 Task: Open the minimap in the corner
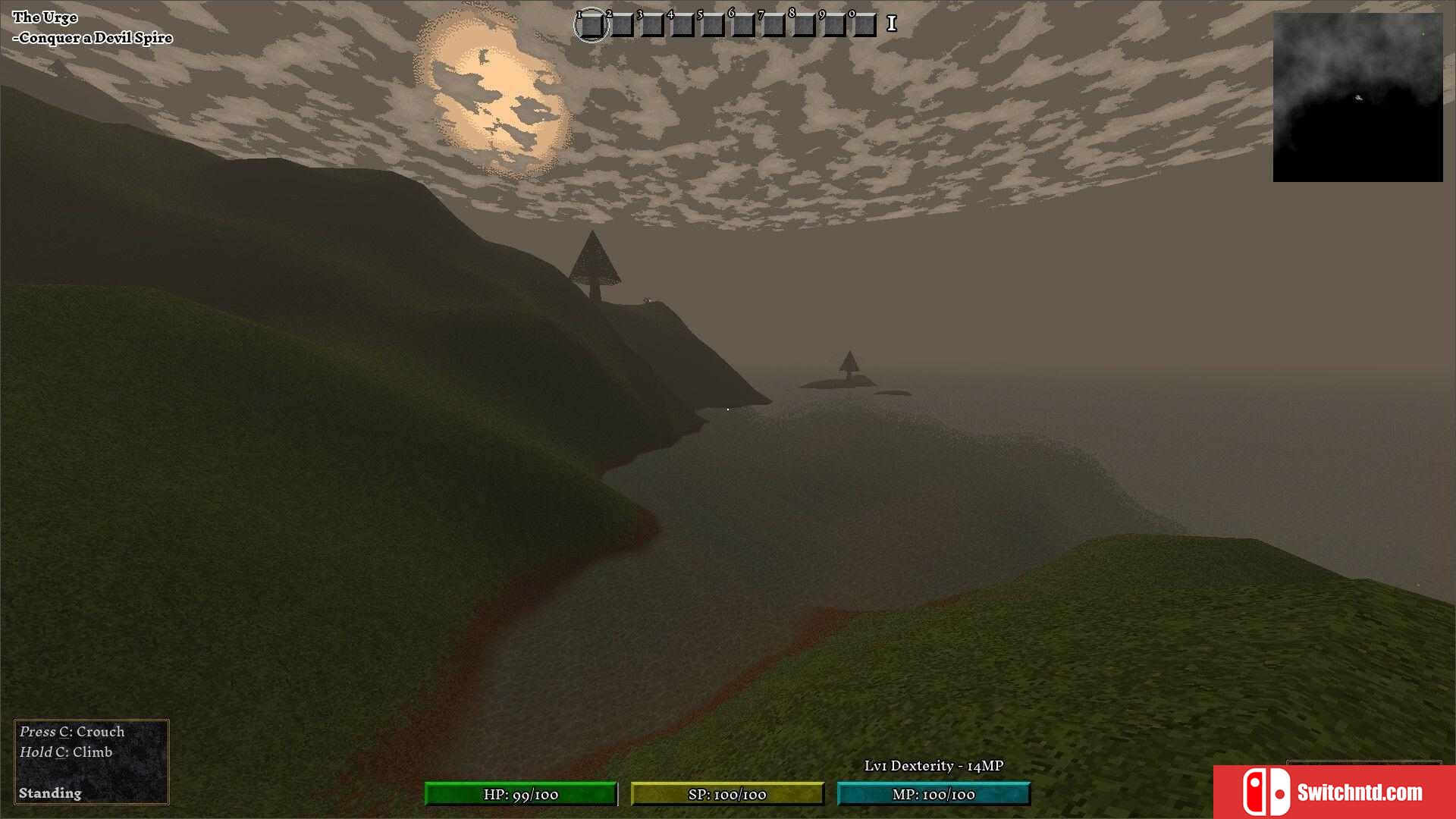tap(1357, 97)
